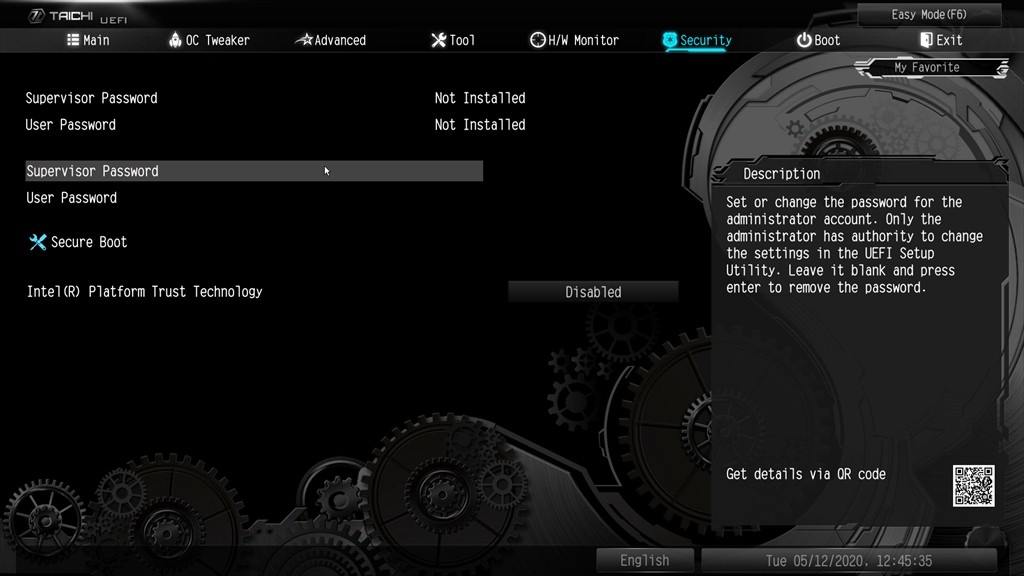
Task: Switch to Easy Mode (F6)
Action: (x=930, y=15)
